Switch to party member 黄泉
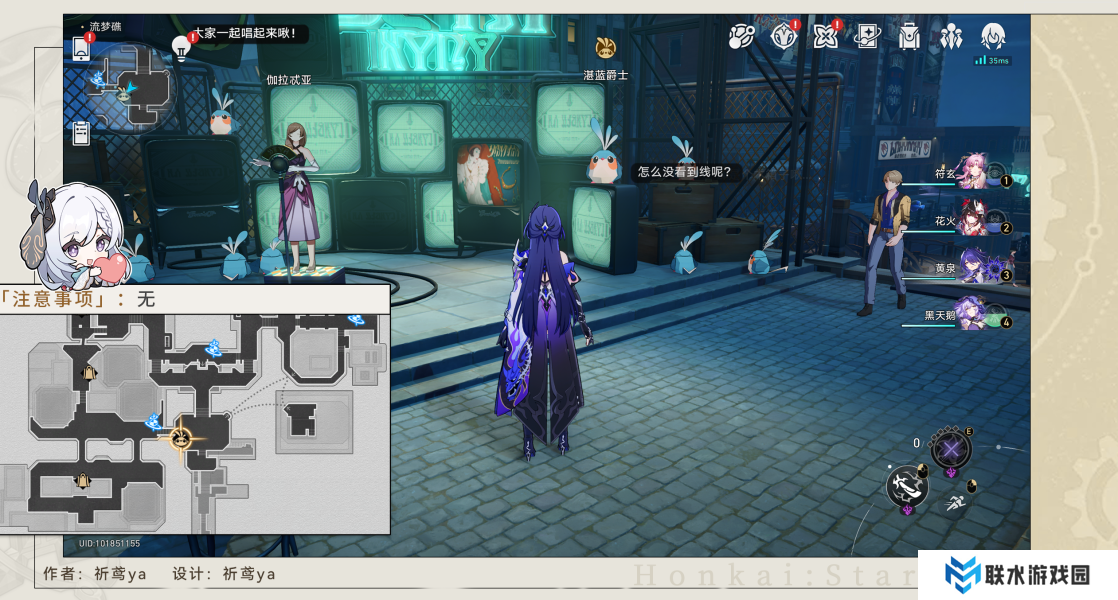 [974, 268]
